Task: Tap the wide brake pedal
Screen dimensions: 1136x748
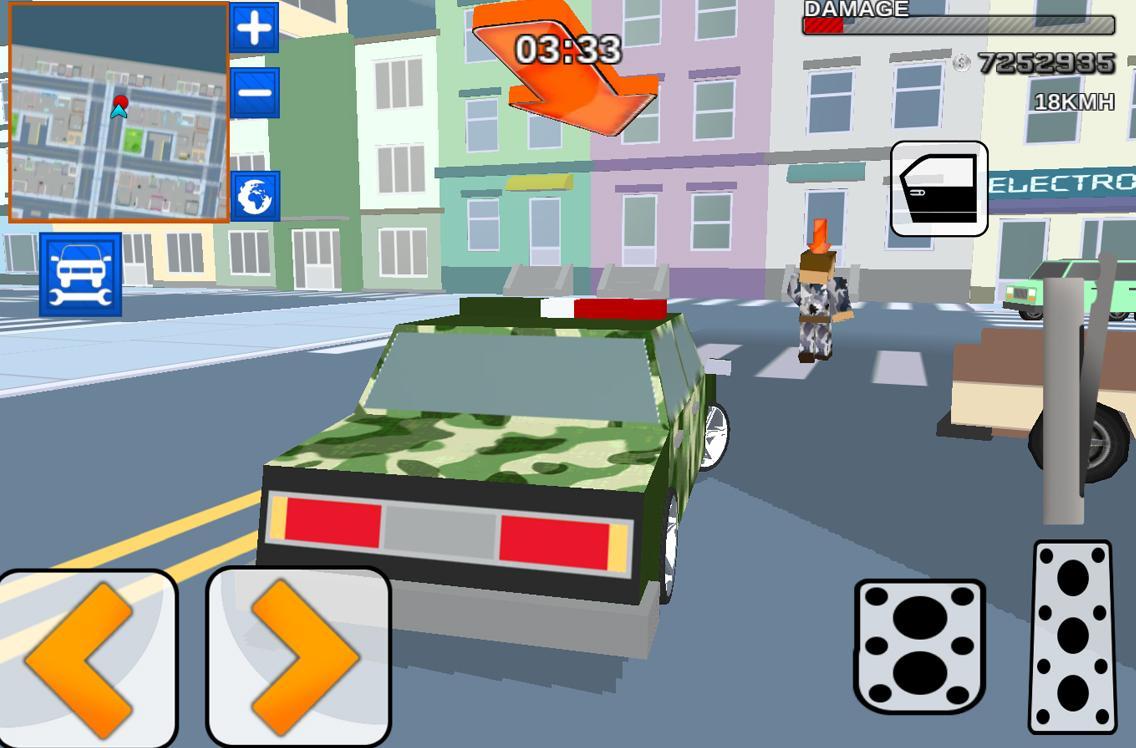Action: (919, 646)
